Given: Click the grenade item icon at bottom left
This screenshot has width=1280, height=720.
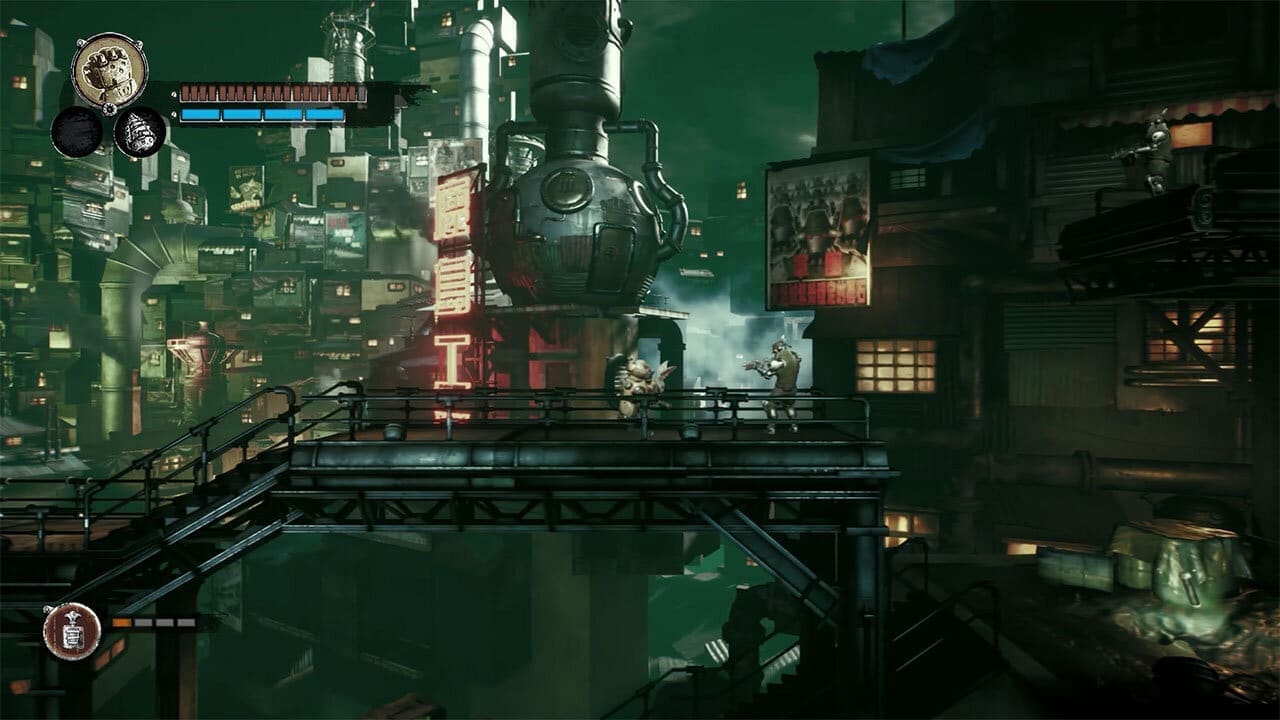Looking at the screenshot, I should tap(71, 633).
